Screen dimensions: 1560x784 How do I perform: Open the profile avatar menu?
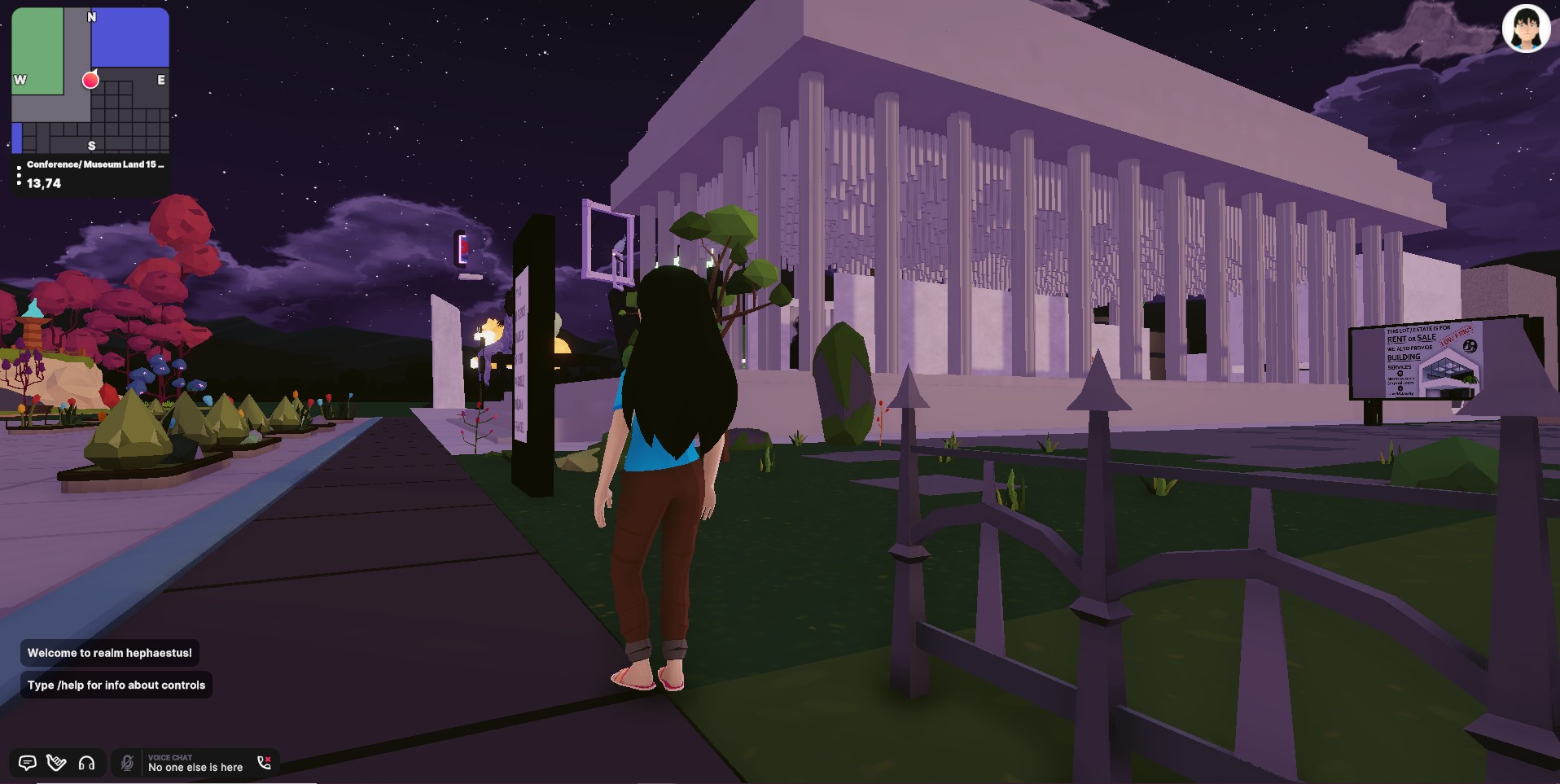coord(1525,28)
